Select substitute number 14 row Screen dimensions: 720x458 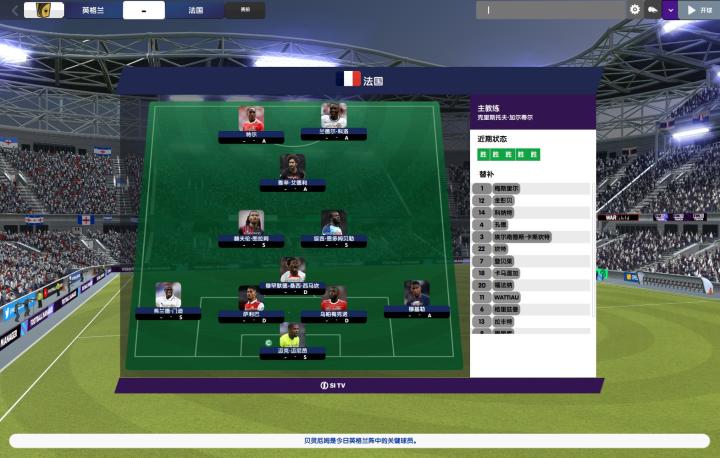pyautogui.click(x=532, y=212)
